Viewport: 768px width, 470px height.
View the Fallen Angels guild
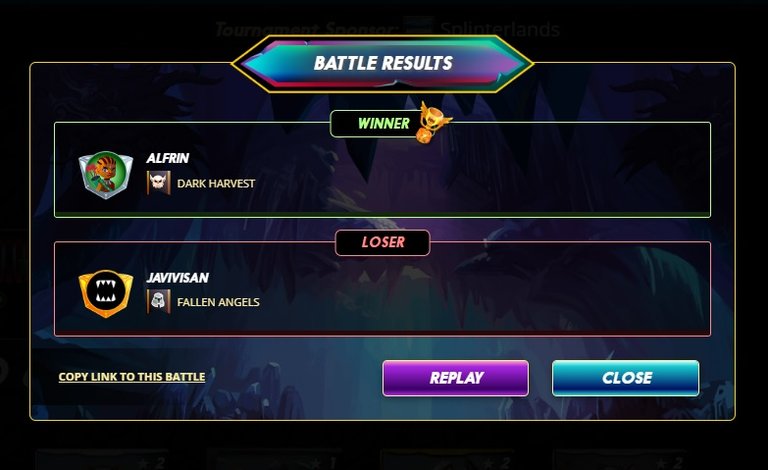pyautogui.click(x=217, y=302)
